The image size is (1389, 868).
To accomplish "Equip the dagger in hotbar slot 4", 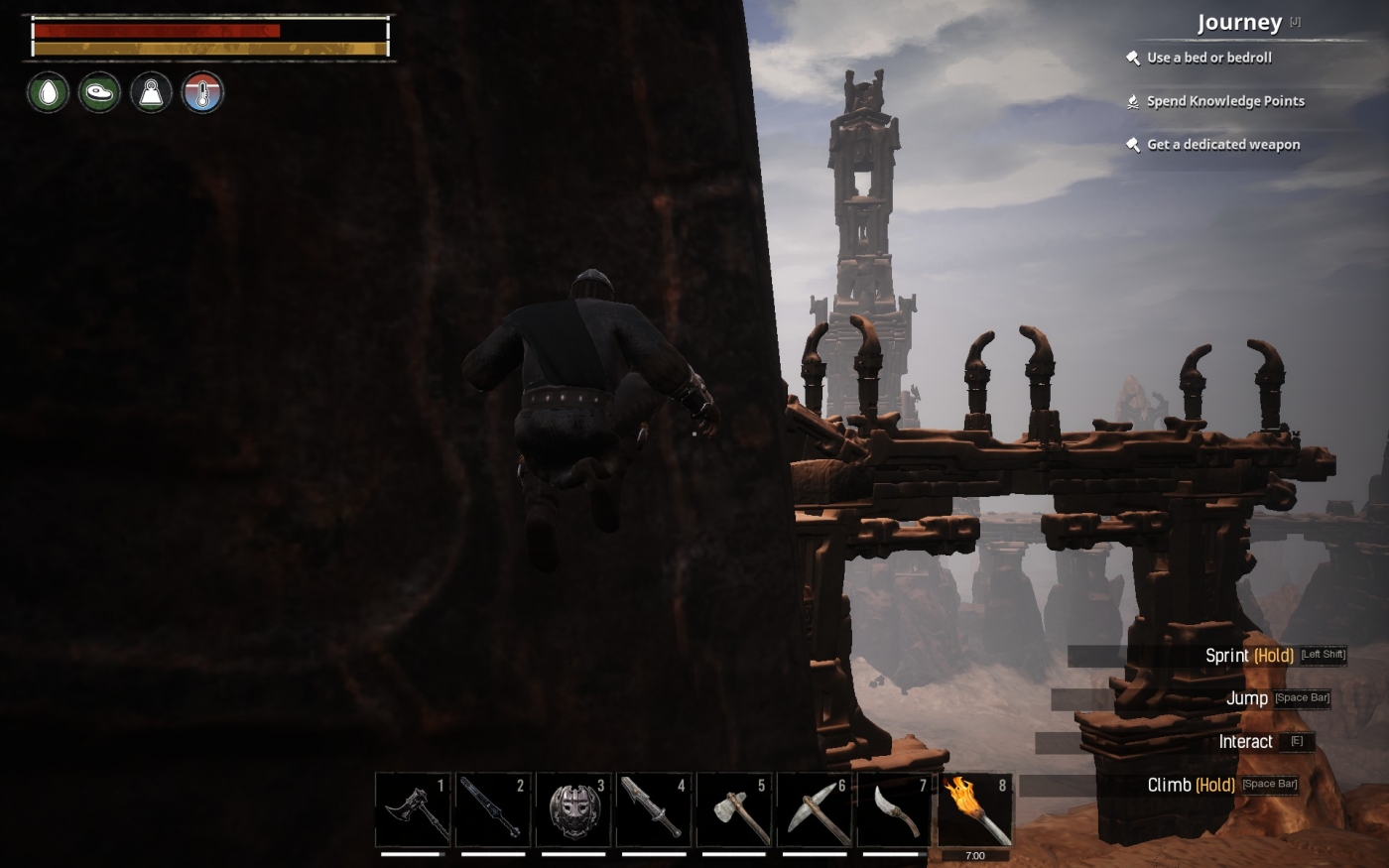I will pos(654,809).
